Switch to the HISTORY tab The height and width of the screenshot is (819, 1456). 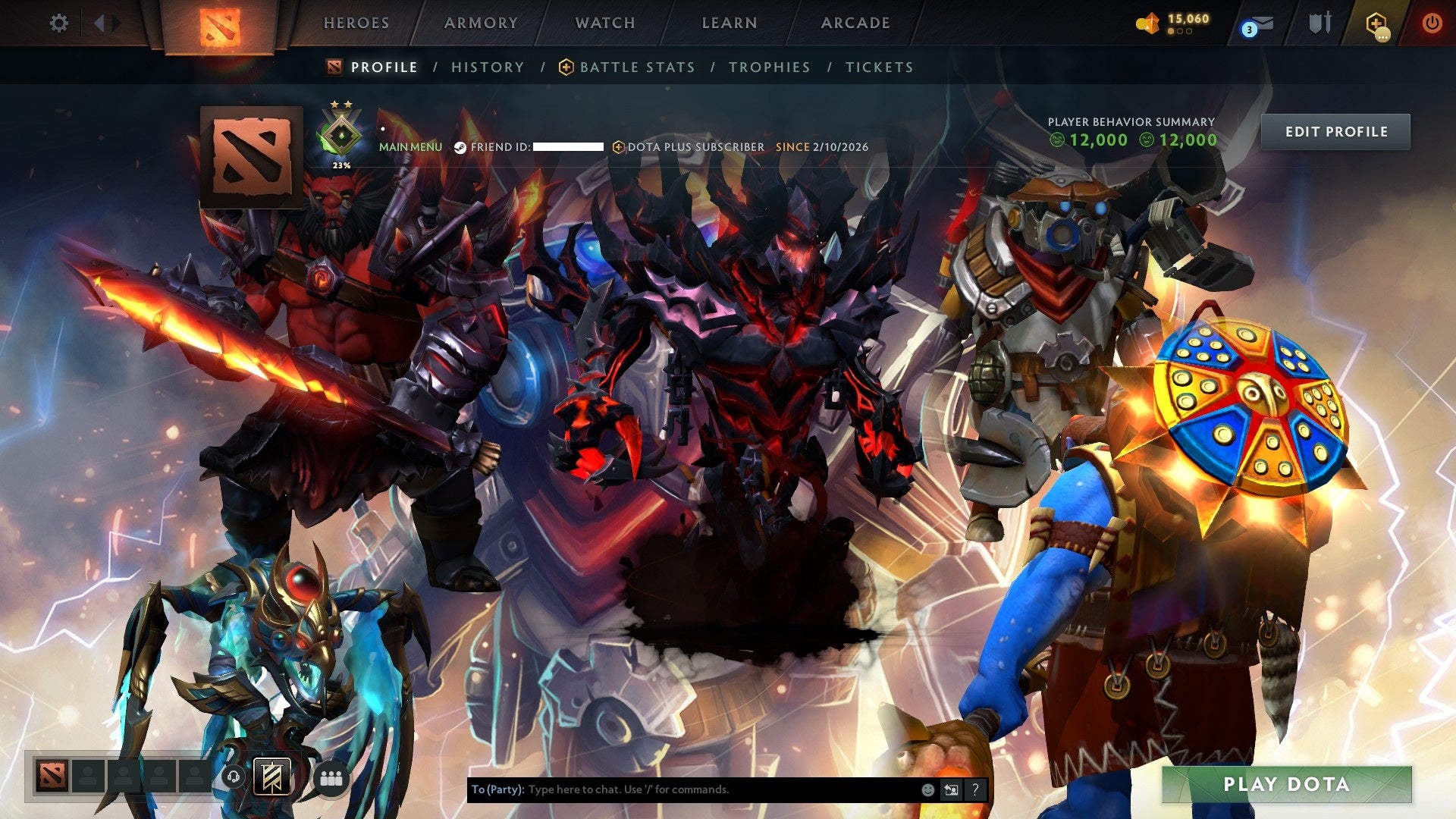487,67
